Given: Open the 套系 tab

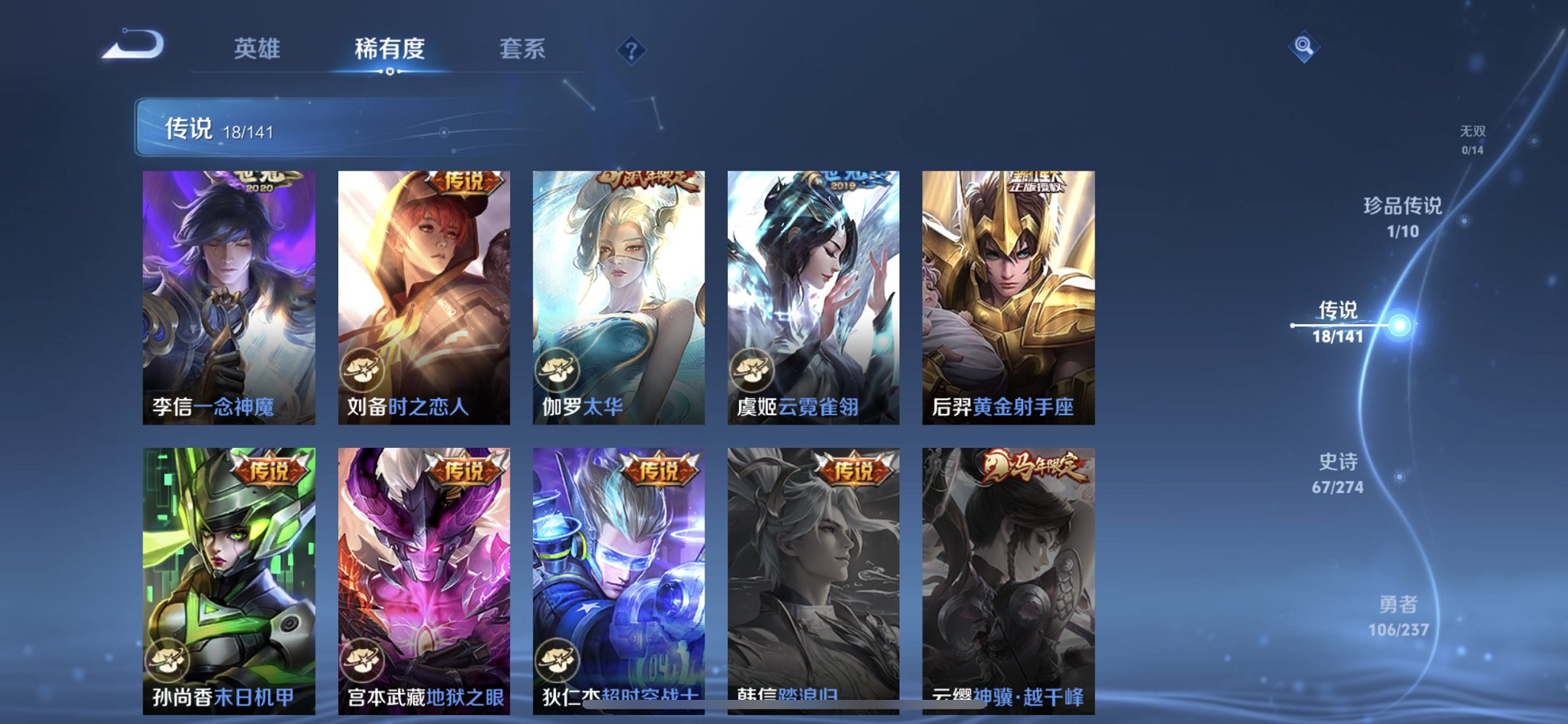Looking at the screenshot, I should pyautogui.click(x=523, y=49).
